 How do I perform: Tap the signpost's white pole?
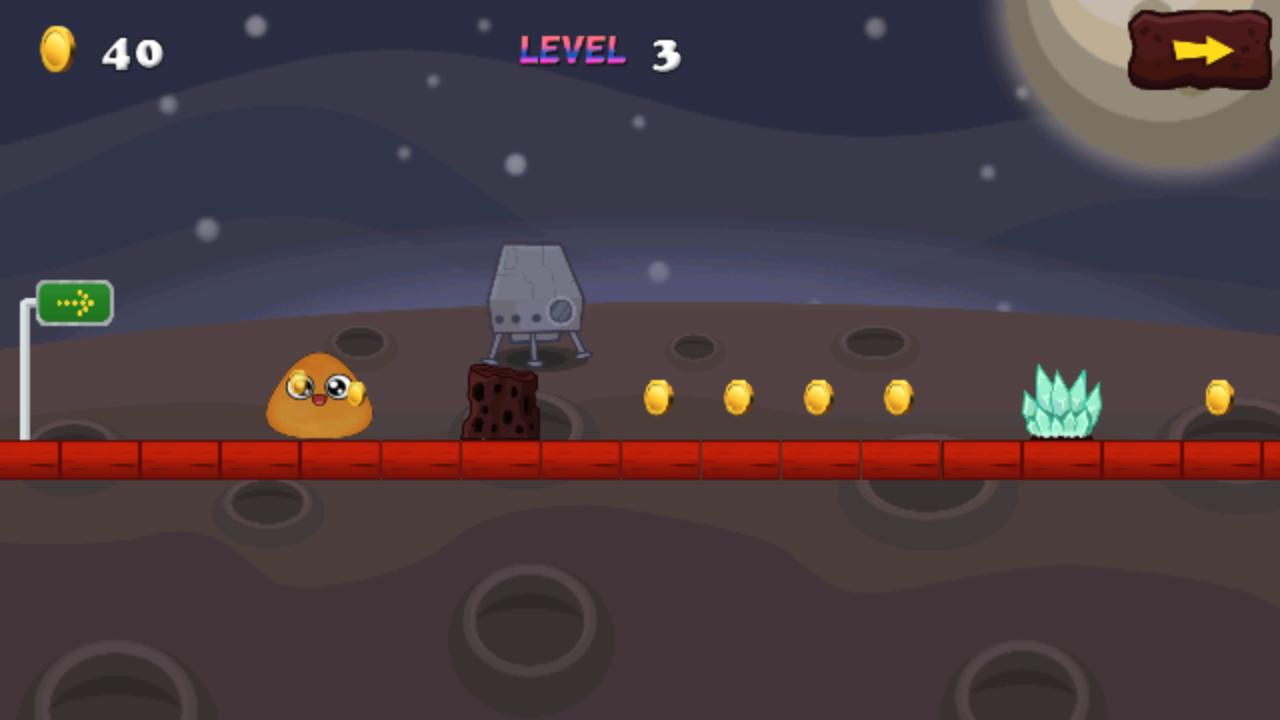pyautogui.click(x=24, y=380)
